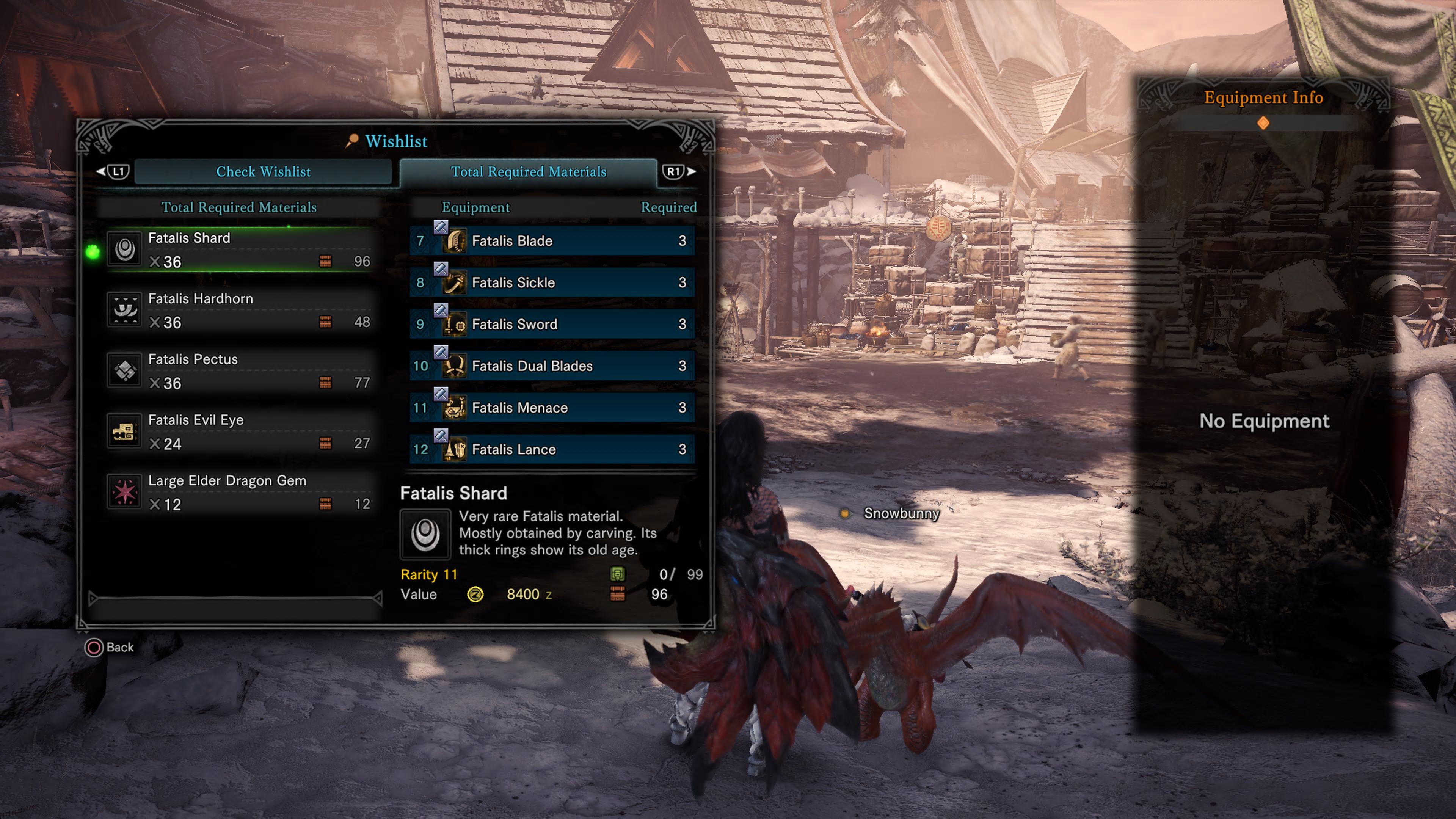Pick the Large Elder Dragon Gem row
The image size is (1456, 819).
click(240, 492)
